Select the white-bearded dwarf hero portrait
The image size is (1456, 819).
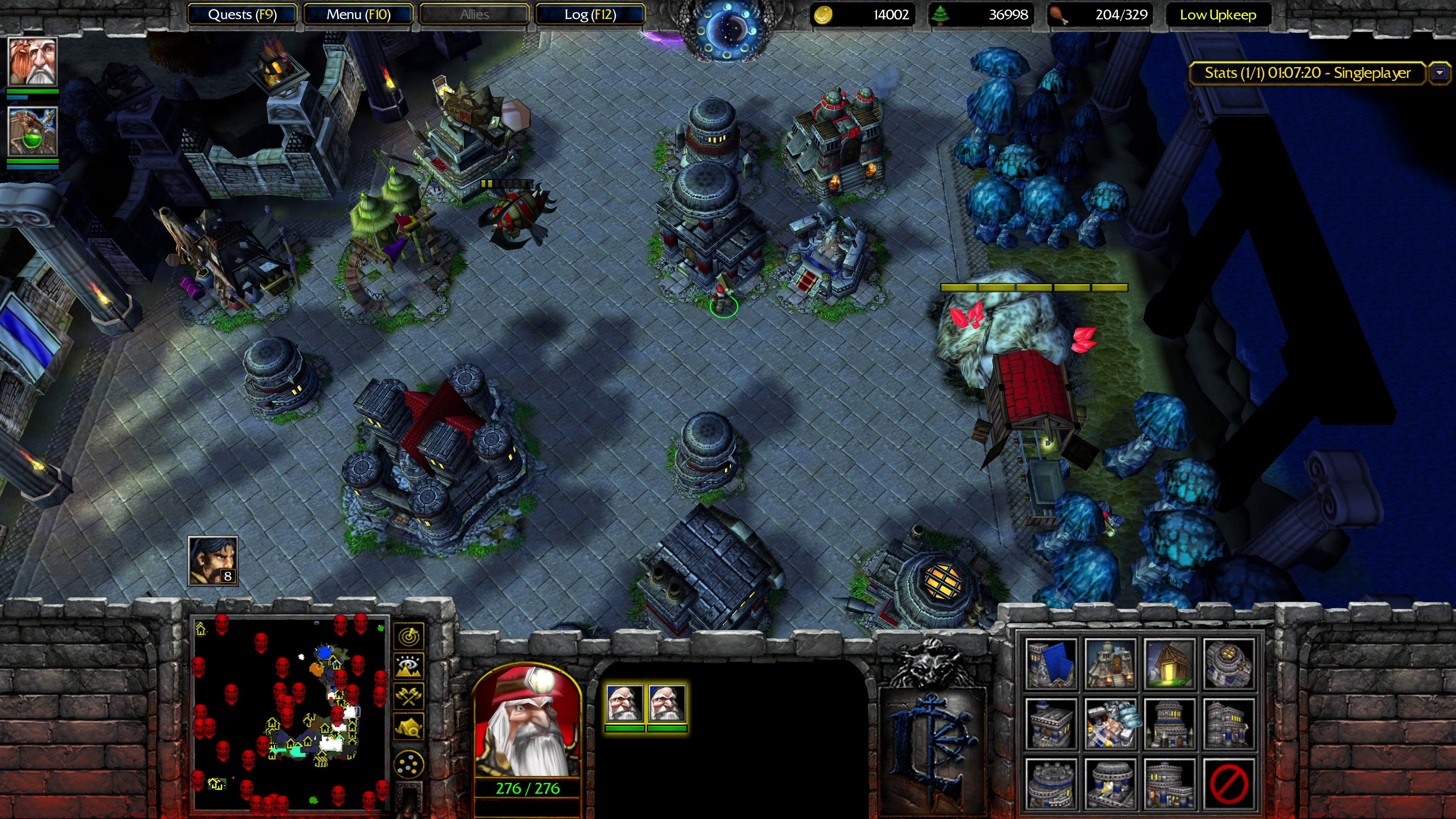[x=33, y=61]
